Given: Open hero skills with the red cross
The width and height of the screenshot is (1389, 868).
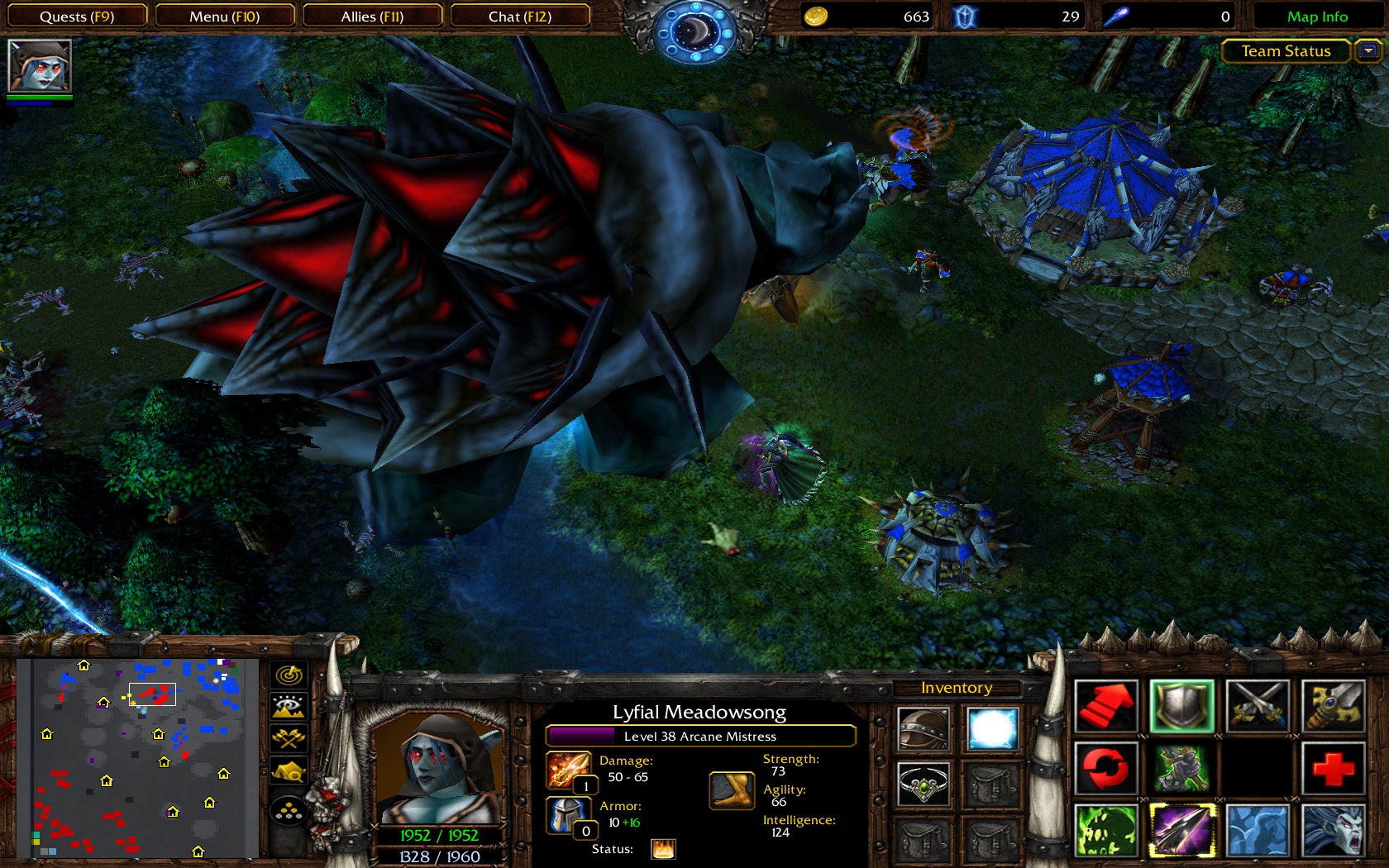Looking at the screenshot, I should pyautogui.click(x=1333, y=768).
